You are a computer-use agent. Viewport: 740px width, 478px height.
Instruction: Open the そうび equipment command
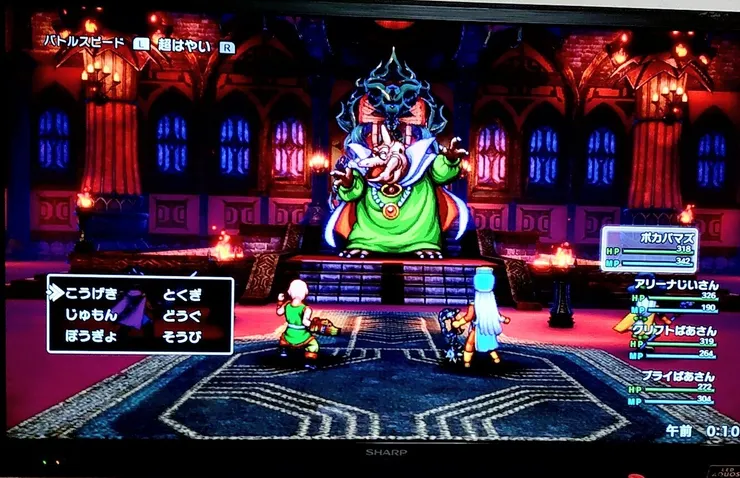pos(182,337)
